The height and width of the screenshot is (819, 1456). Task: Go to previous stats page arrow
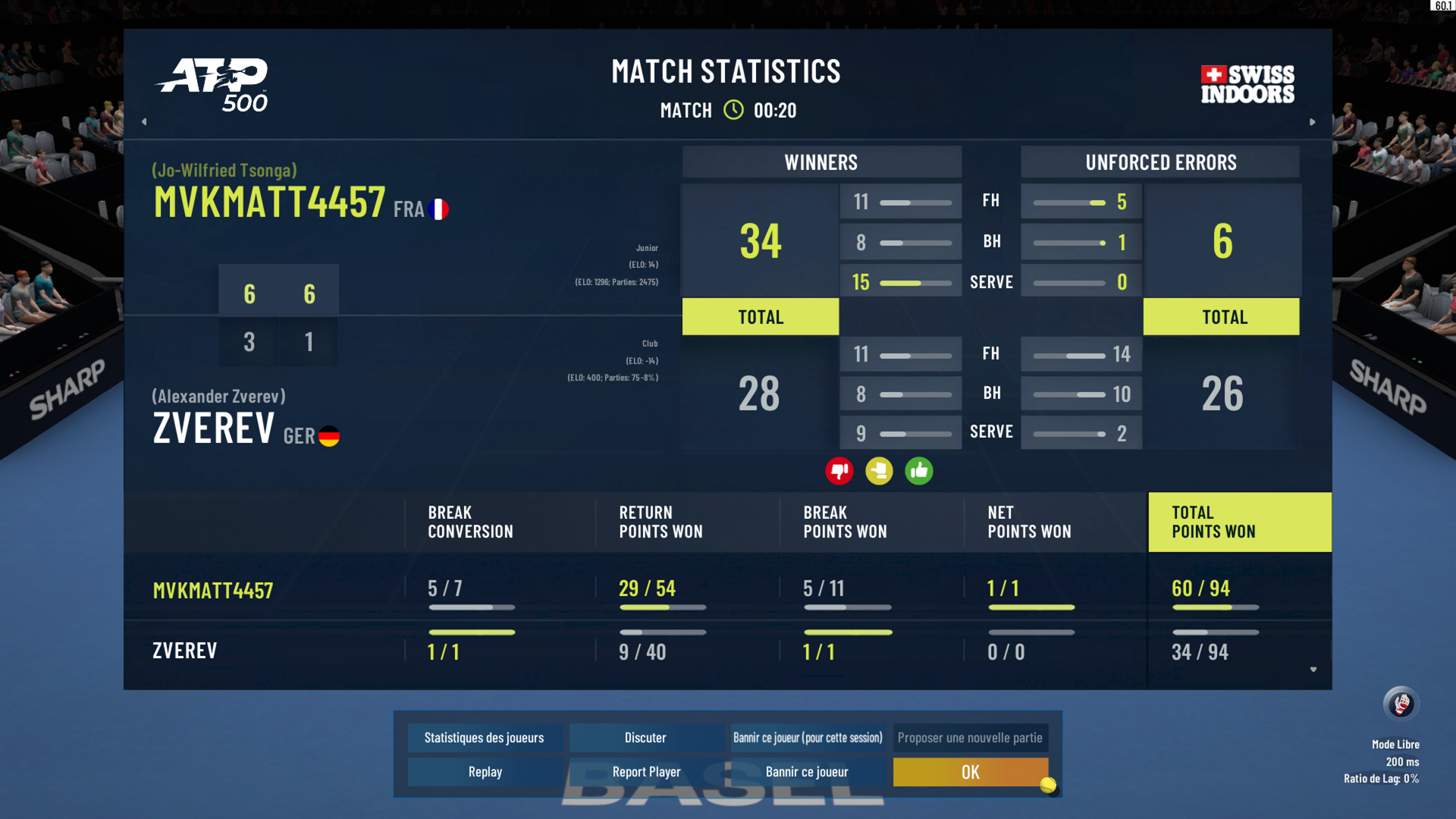(x=144, y=121)
